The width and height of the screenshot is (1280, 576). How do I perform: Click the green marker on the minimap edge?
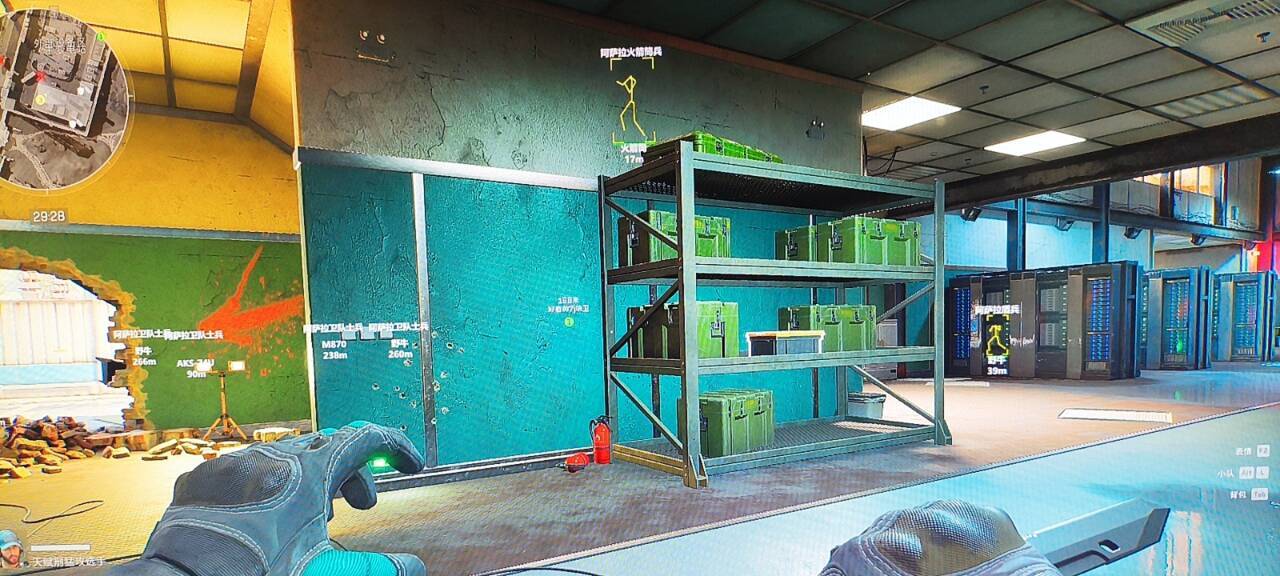click(101, 37)
